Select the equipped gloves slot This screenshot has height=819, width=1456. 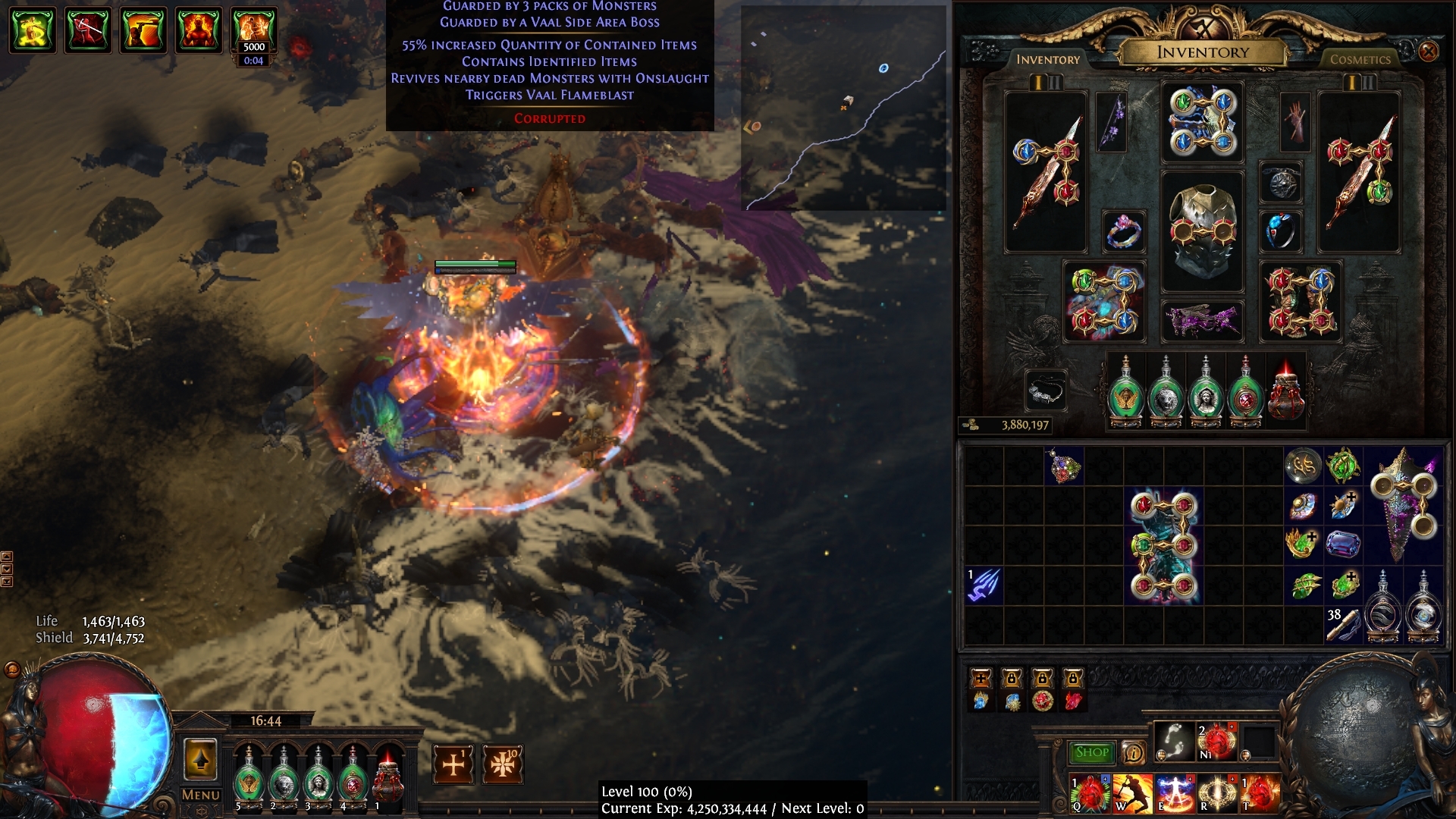click(x=1103, y=302)
